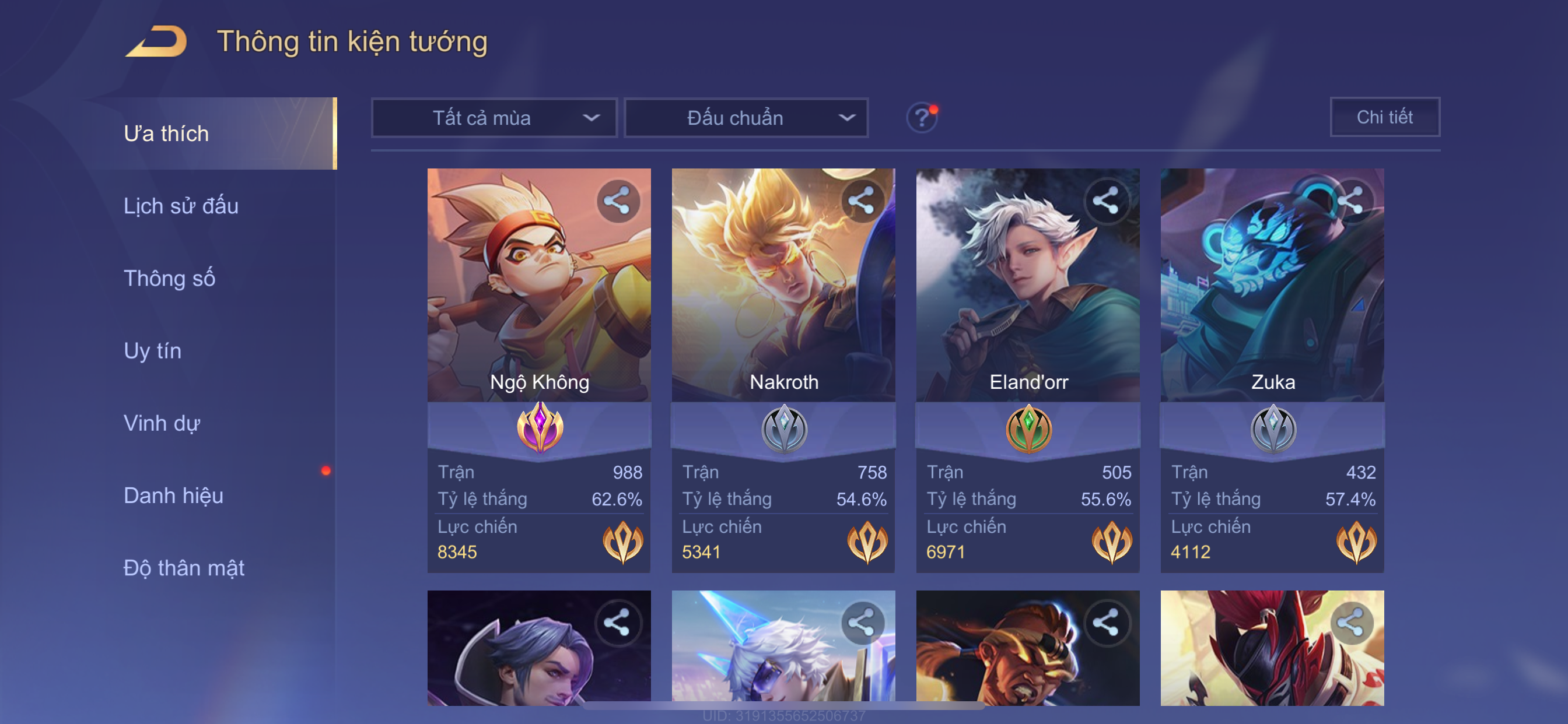Share the Eland'orr hero stats
1568x724 pixels.
click(x=1105, y=201)
